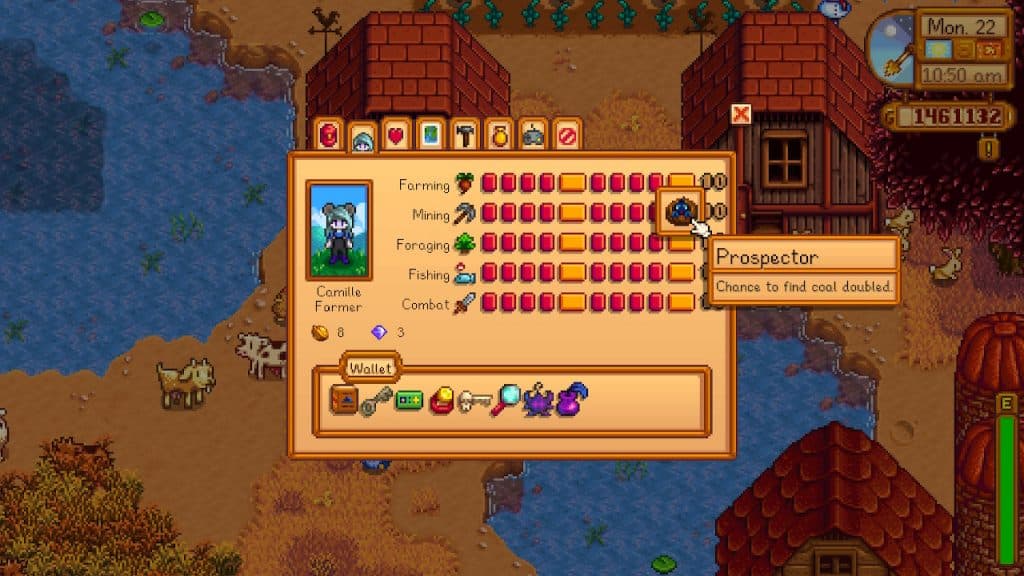This screenshot has height=576, width=1024.
Task: Click the skull key in Wallet
Action: click(473, 402)
